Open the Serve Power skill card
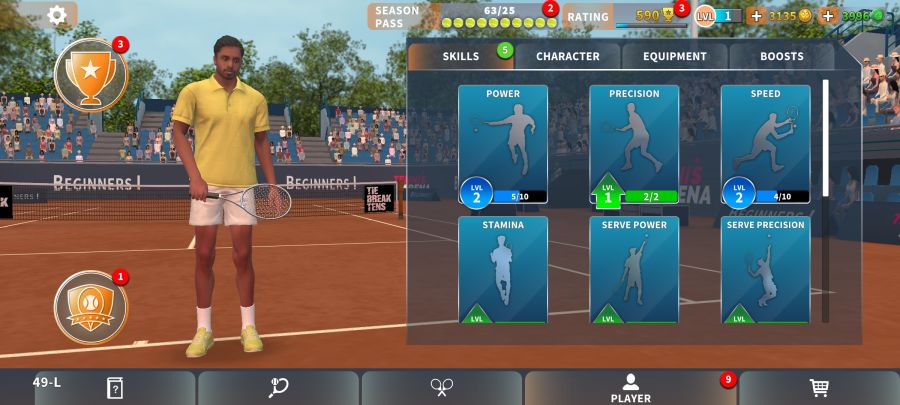900x405 pixels. point(634,270)
